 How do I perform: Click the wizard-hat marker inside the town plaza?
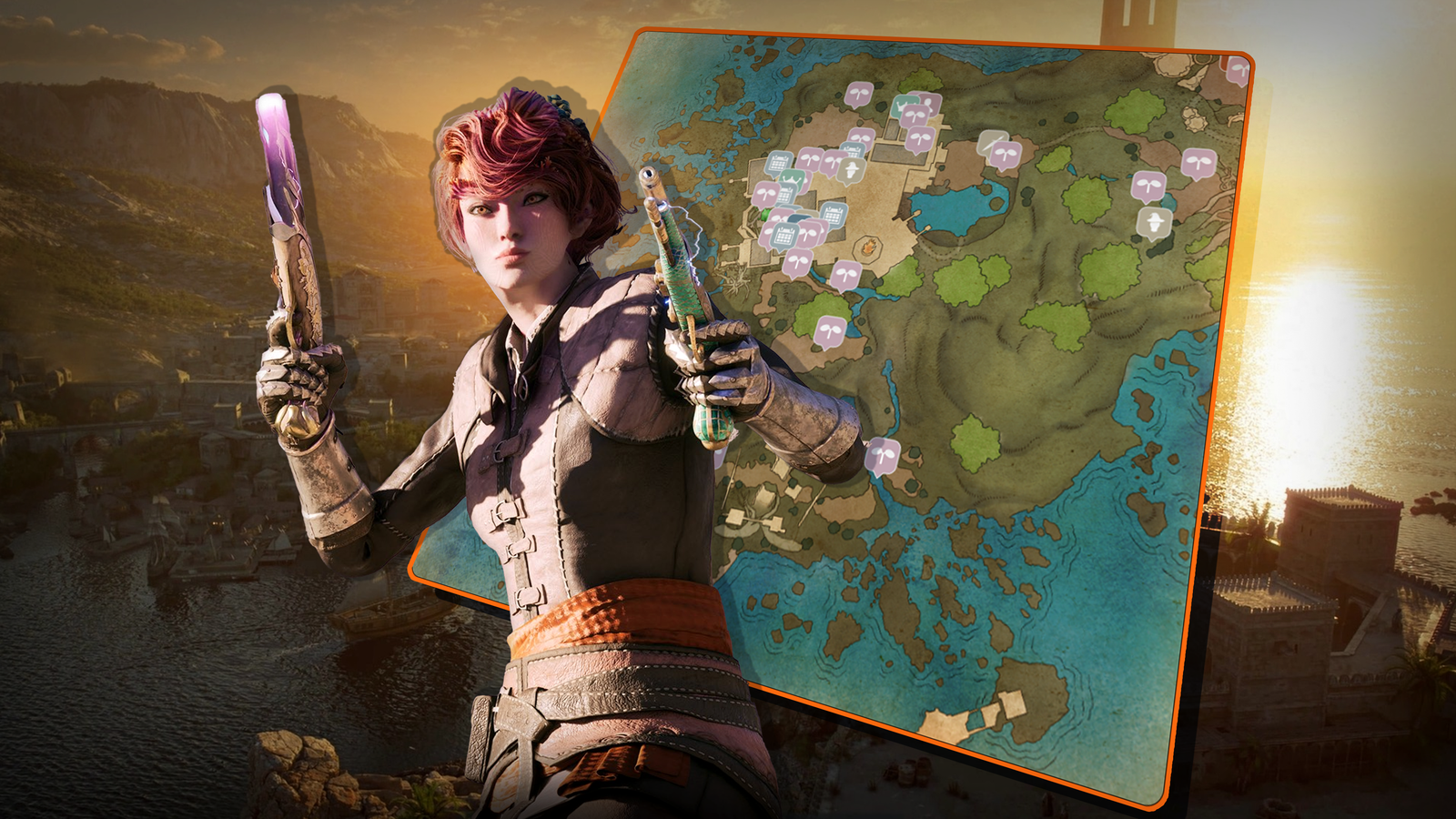click(x=850, y=169)
